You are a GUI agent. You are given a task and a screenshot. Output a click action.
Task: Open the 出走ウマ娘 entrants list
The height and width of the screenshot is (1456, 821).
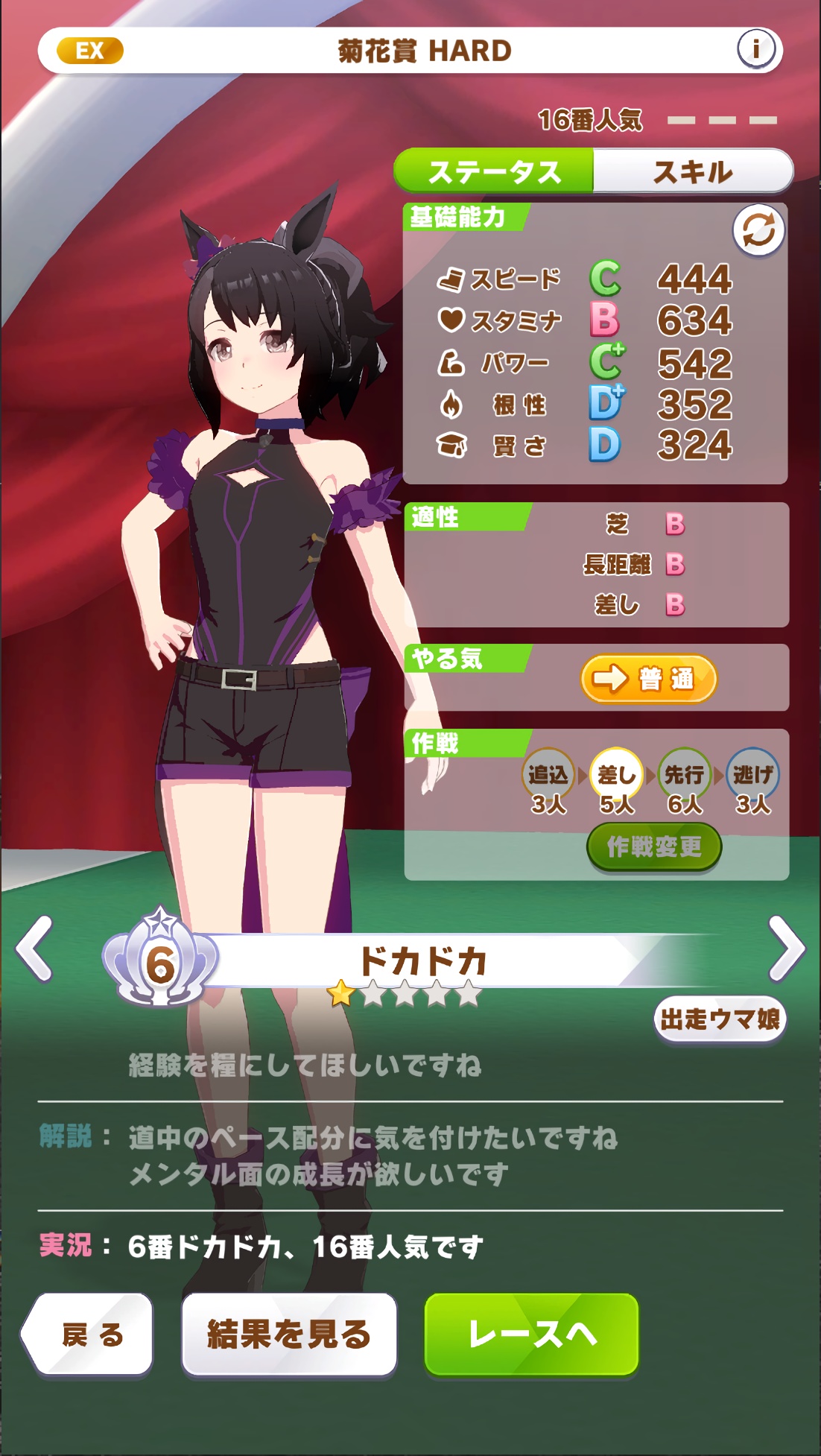tap(720, 1019)
